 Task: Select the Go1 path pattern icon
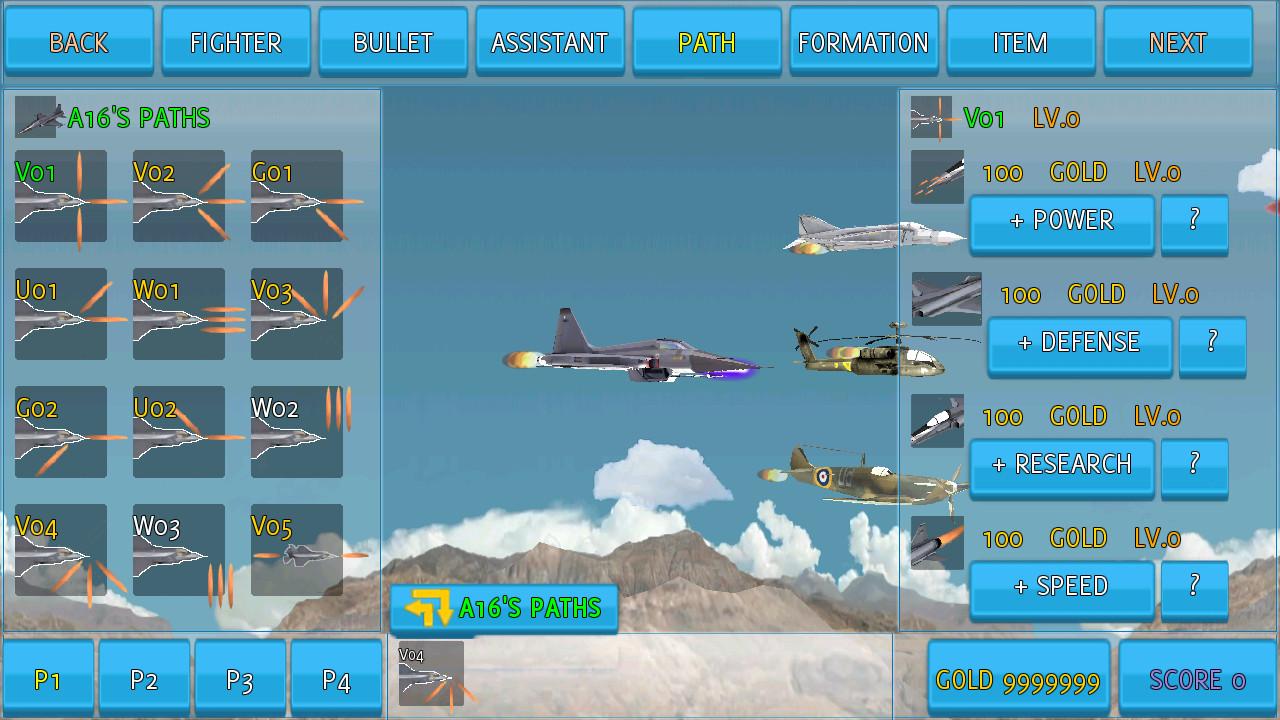click(x=296, y=197)
